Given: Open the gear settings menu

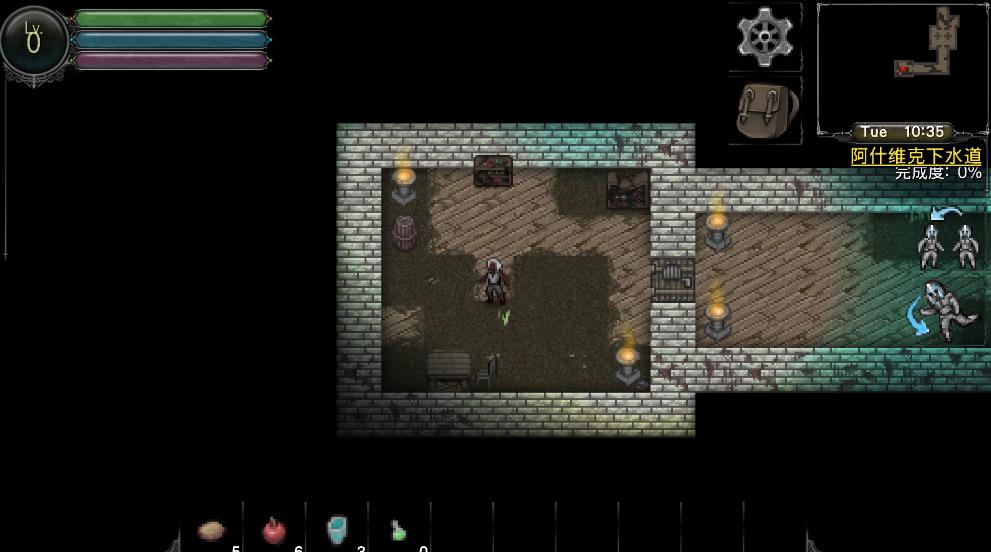Looking at the screenshot, I should [x=764, y=37].
